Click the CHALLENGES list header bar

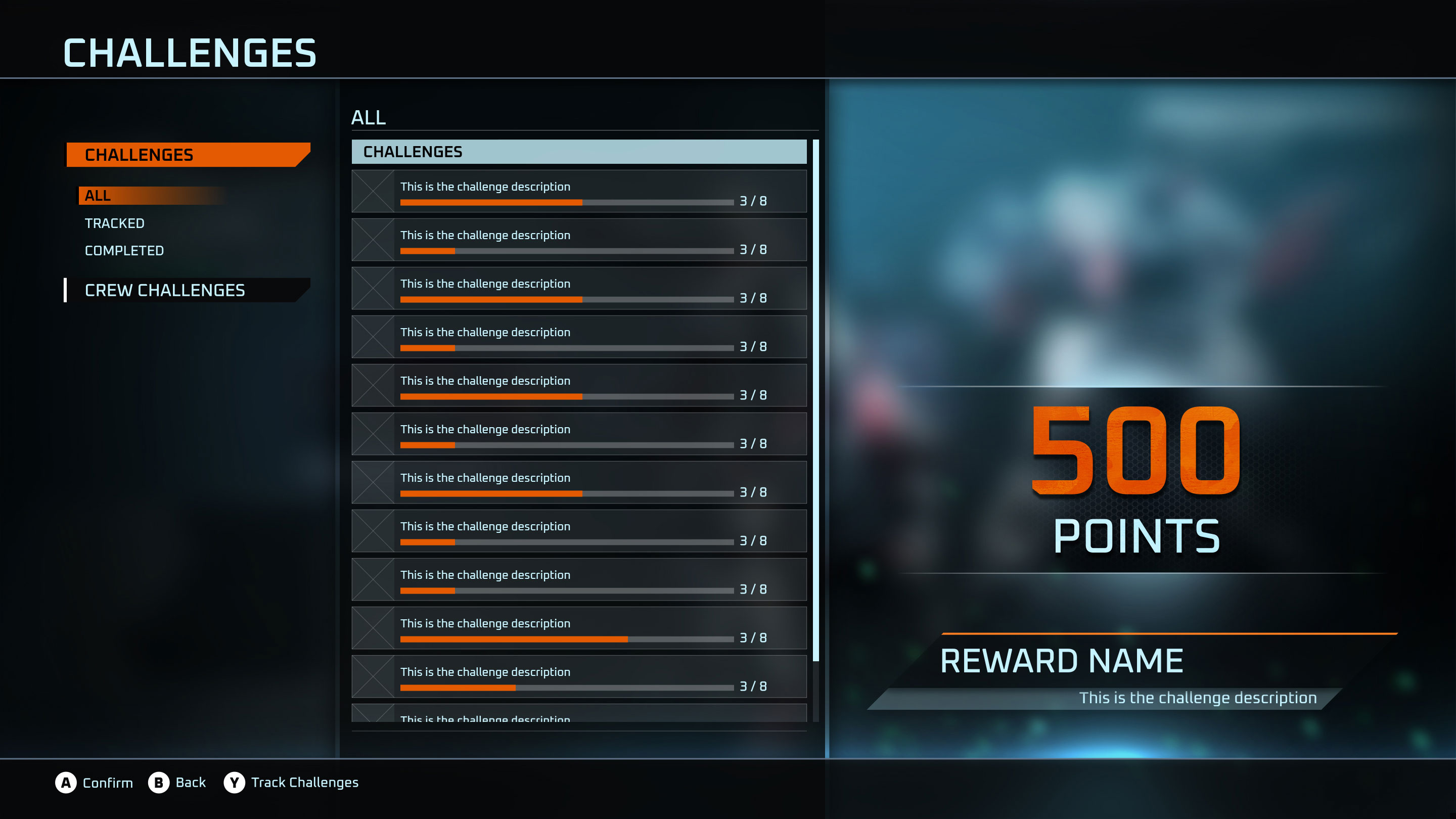[x=579, y=152]
